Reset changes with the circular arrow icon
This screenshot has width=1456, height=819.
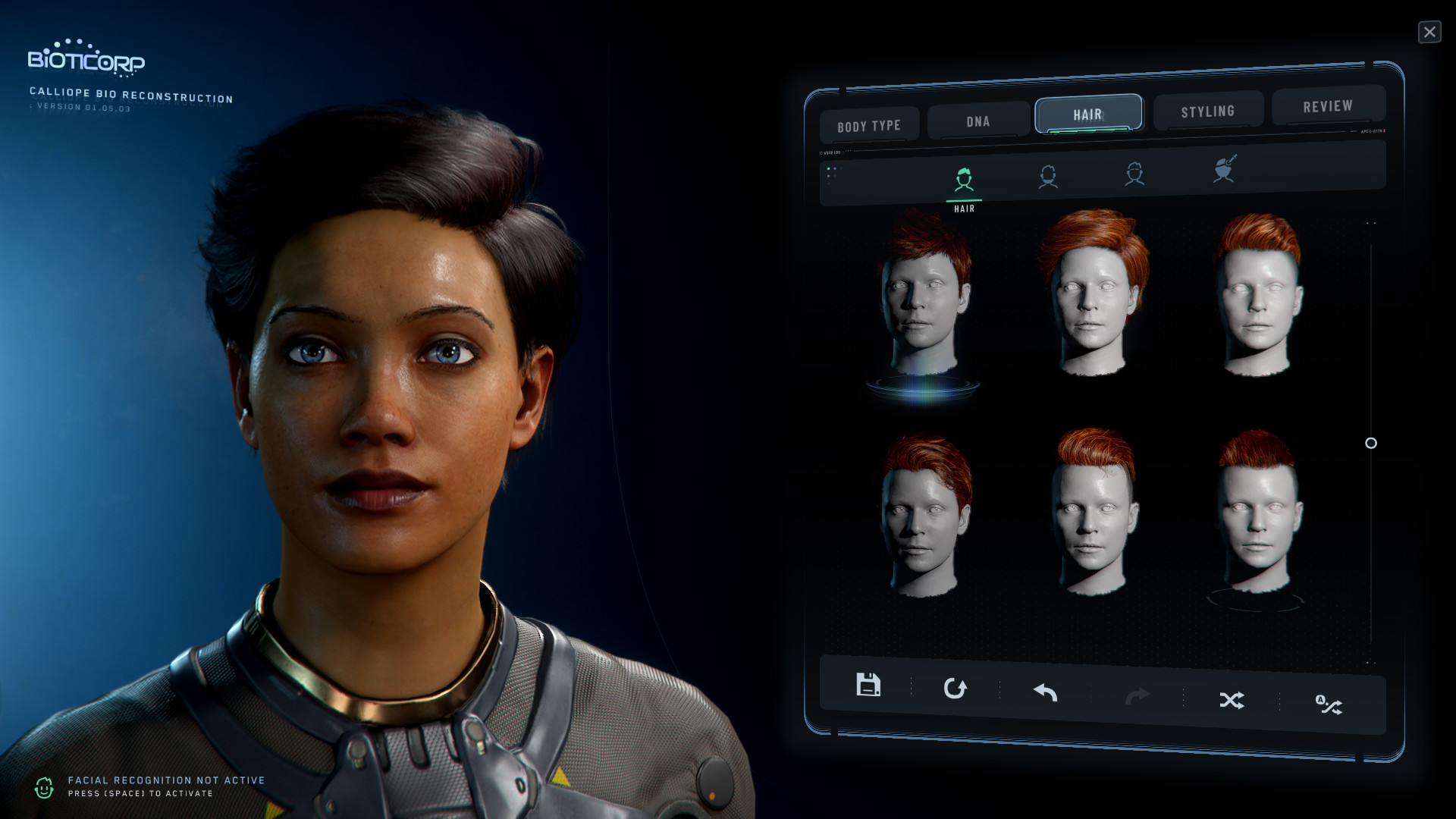[955, 689]
